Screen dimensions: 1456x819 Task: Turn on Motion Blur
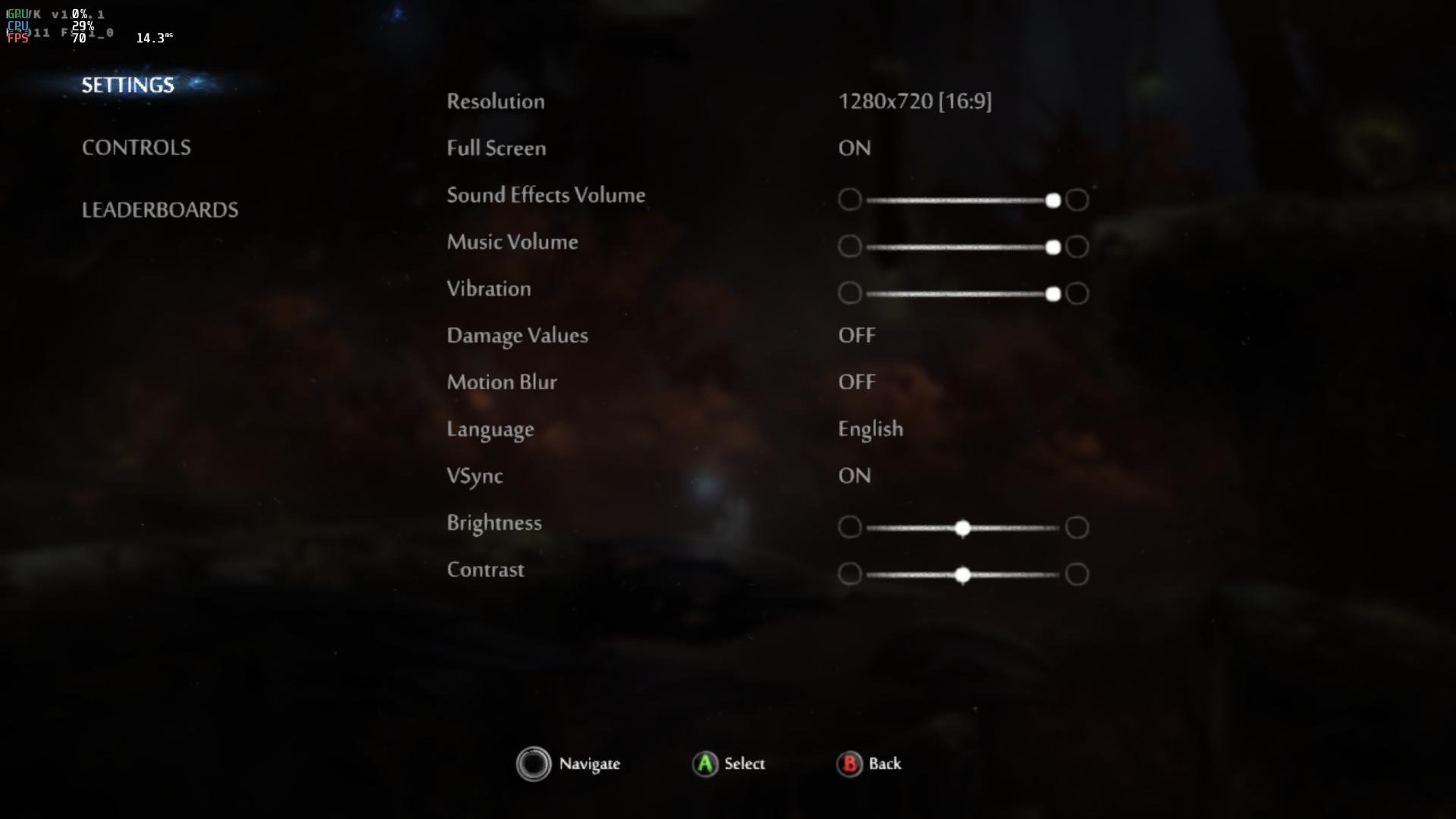pos(857,382)
